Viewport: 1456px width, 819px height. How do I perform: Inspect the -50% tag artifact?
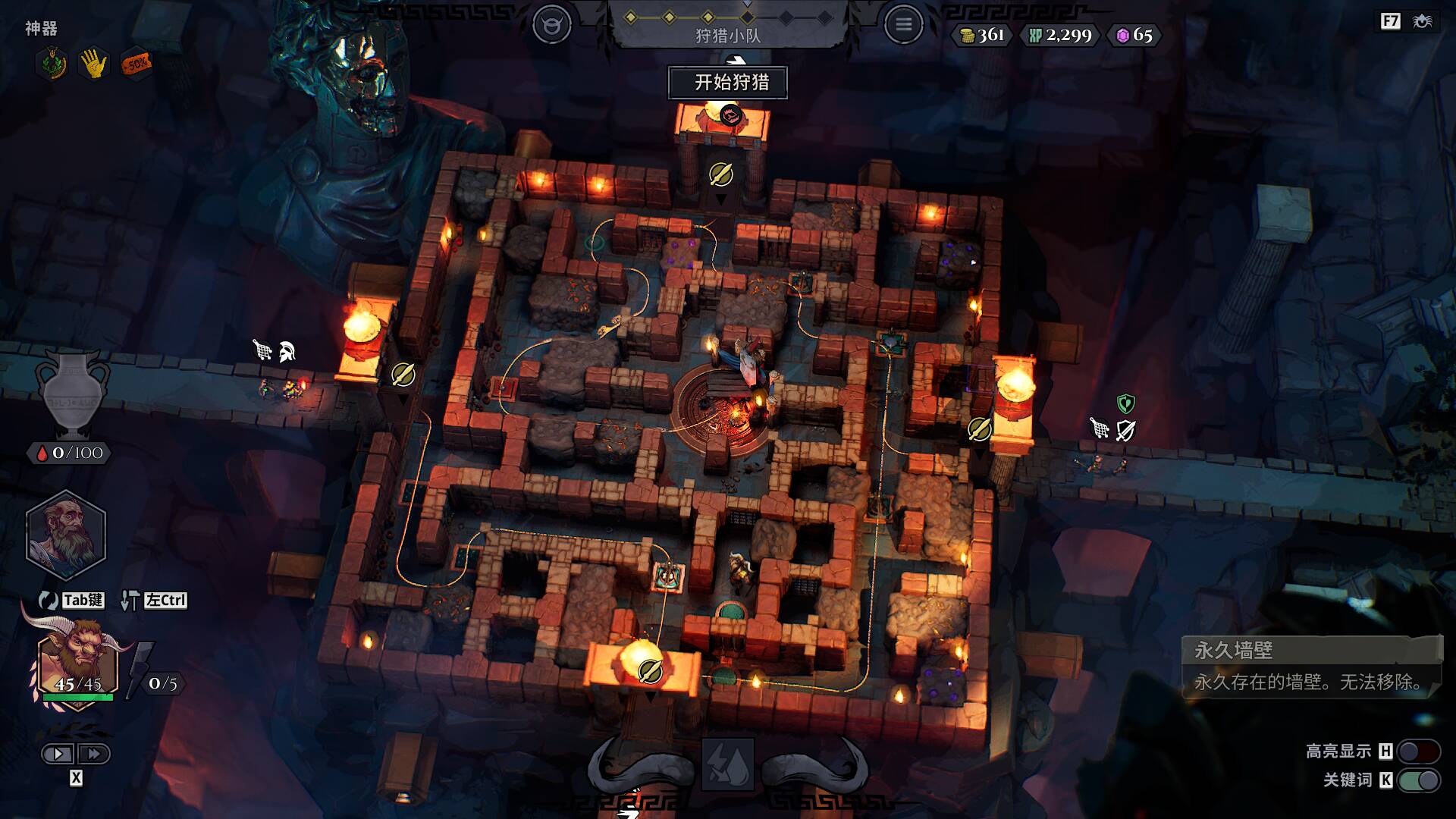136,64
